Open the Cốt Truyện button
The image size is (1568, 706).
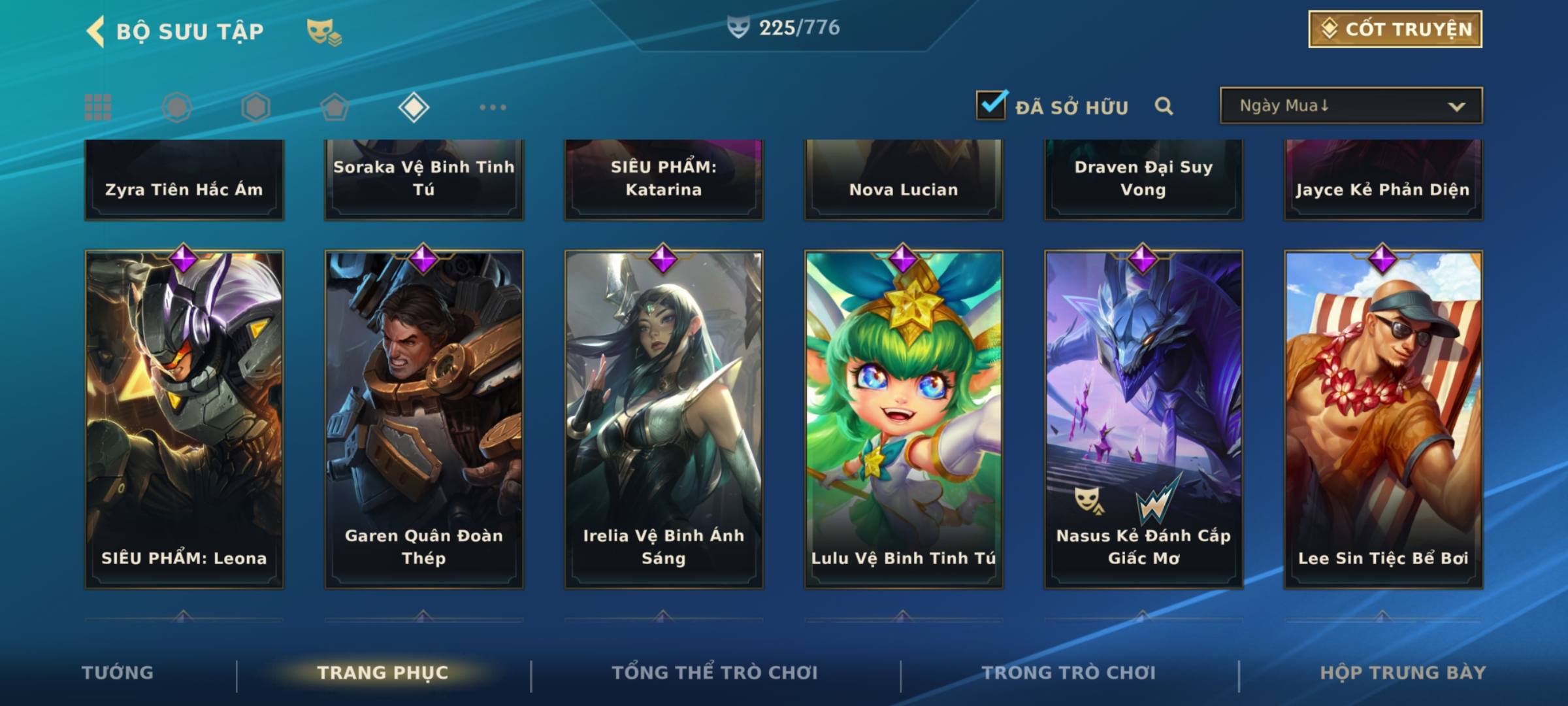point(1395,29)
